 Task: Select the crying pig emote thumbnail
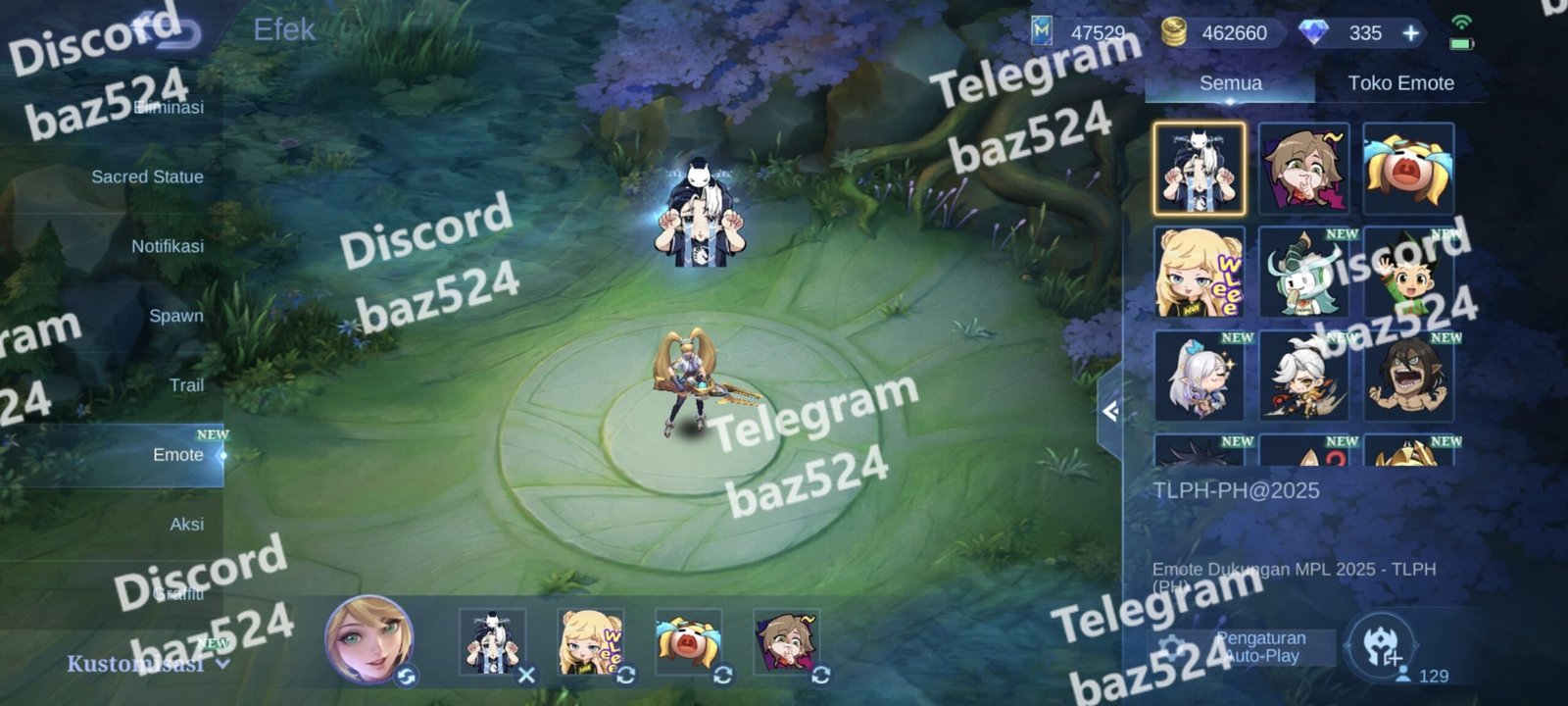point(1408,169)
